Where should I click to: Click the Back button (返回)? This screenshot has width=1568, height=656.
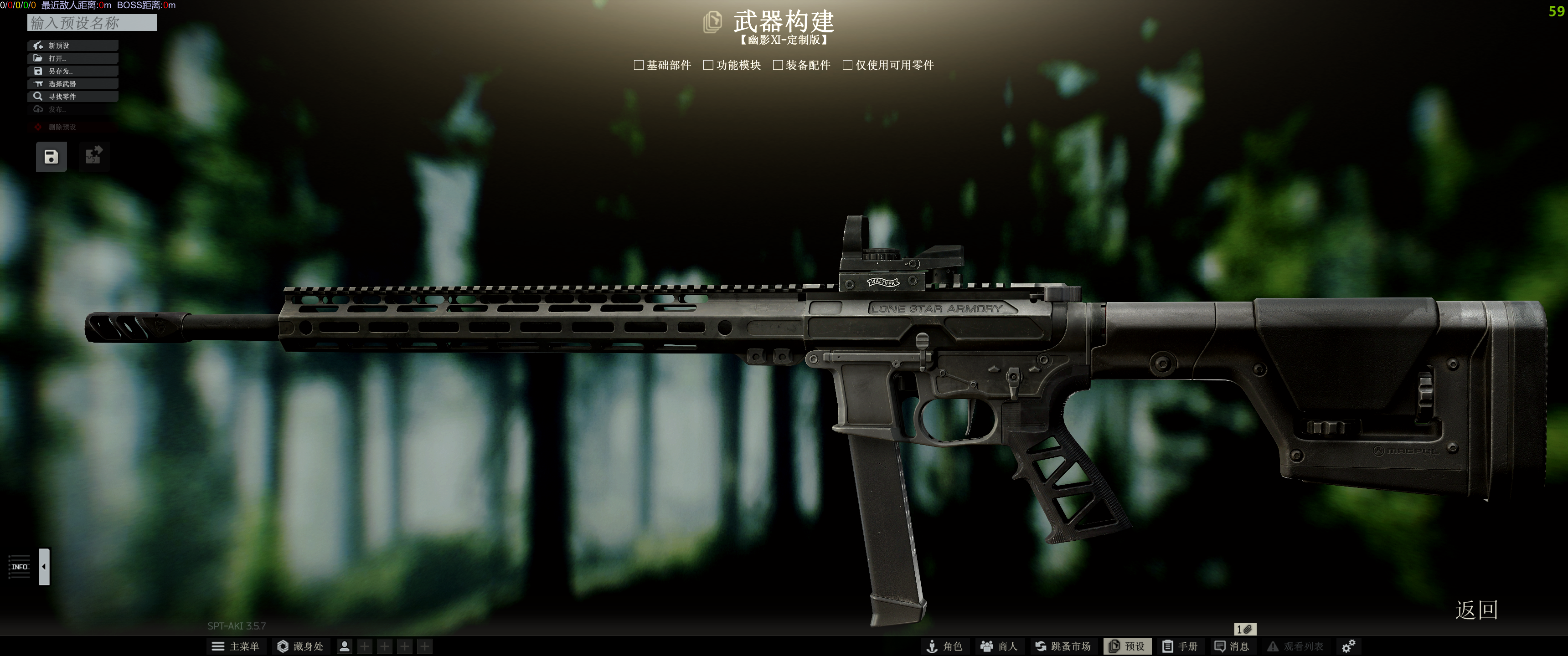pyautogui.click(x=1476, y=610)
